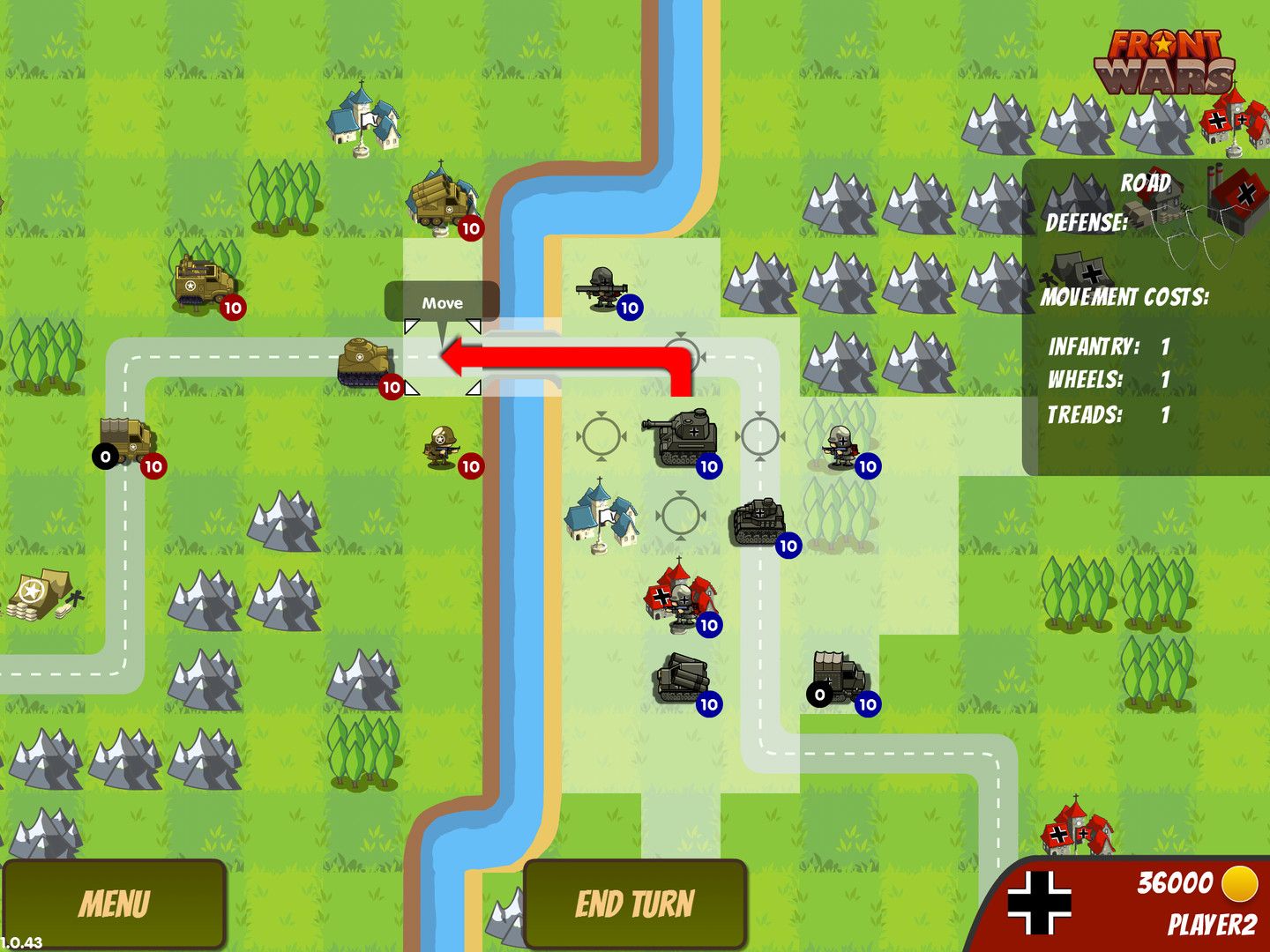Click the Move confirmation tooltip
The width and height of the screenshot is (1270, 952).
(x=441, y=302)
